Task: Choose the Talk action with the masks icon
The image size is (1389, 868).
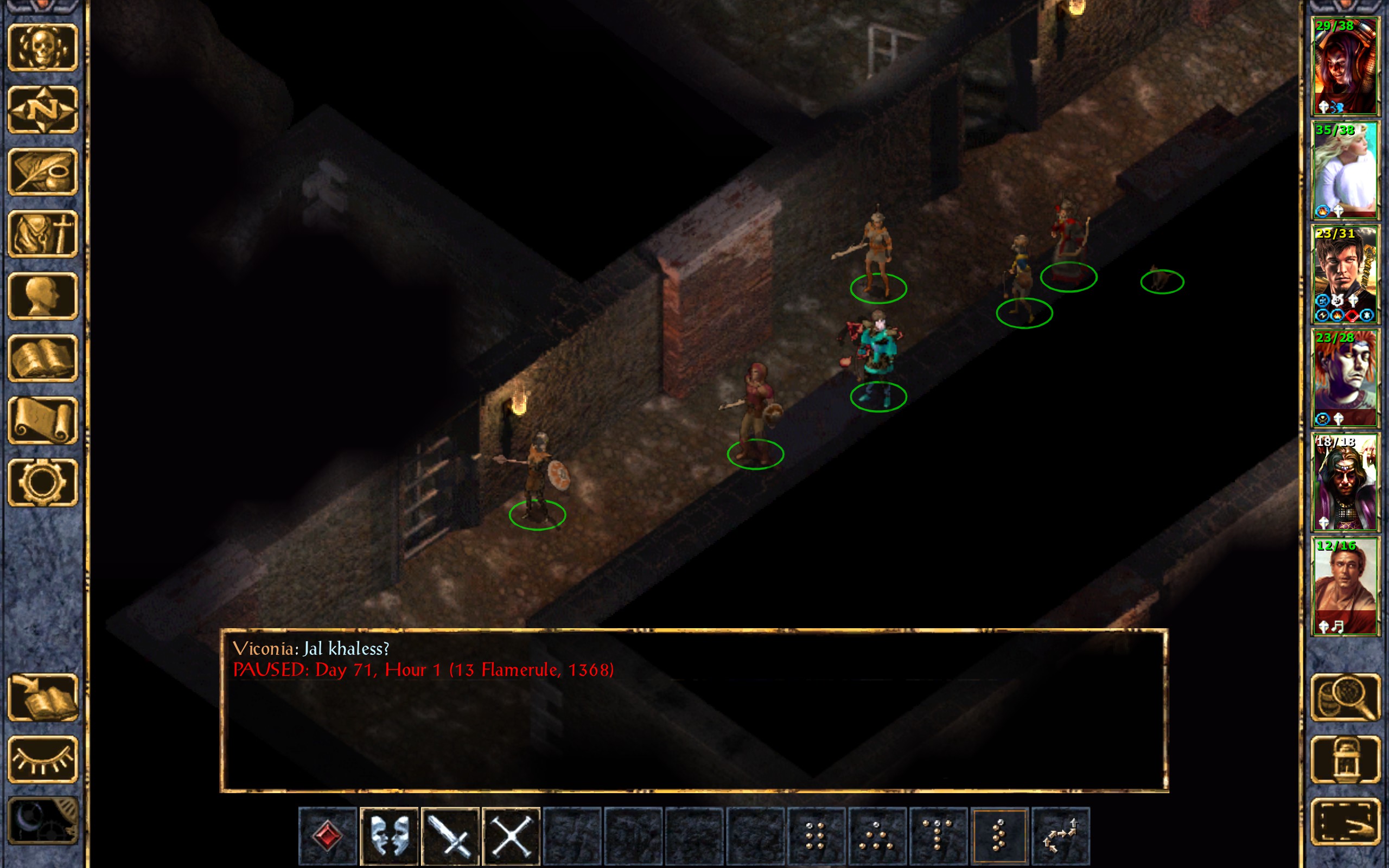Action: tap(389, 836)
